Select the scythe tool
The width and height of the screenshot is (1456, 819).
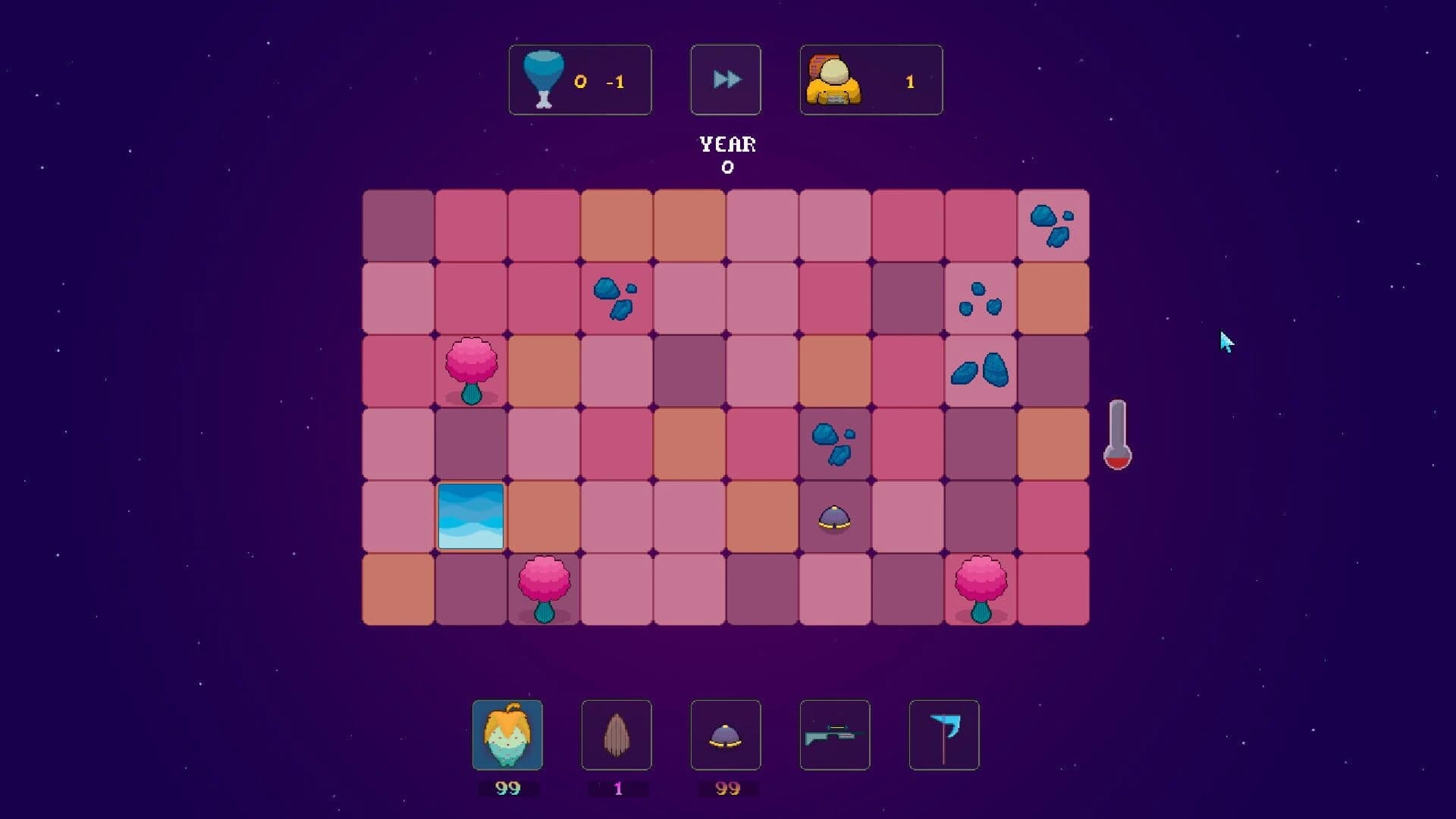tap(944, 735)
